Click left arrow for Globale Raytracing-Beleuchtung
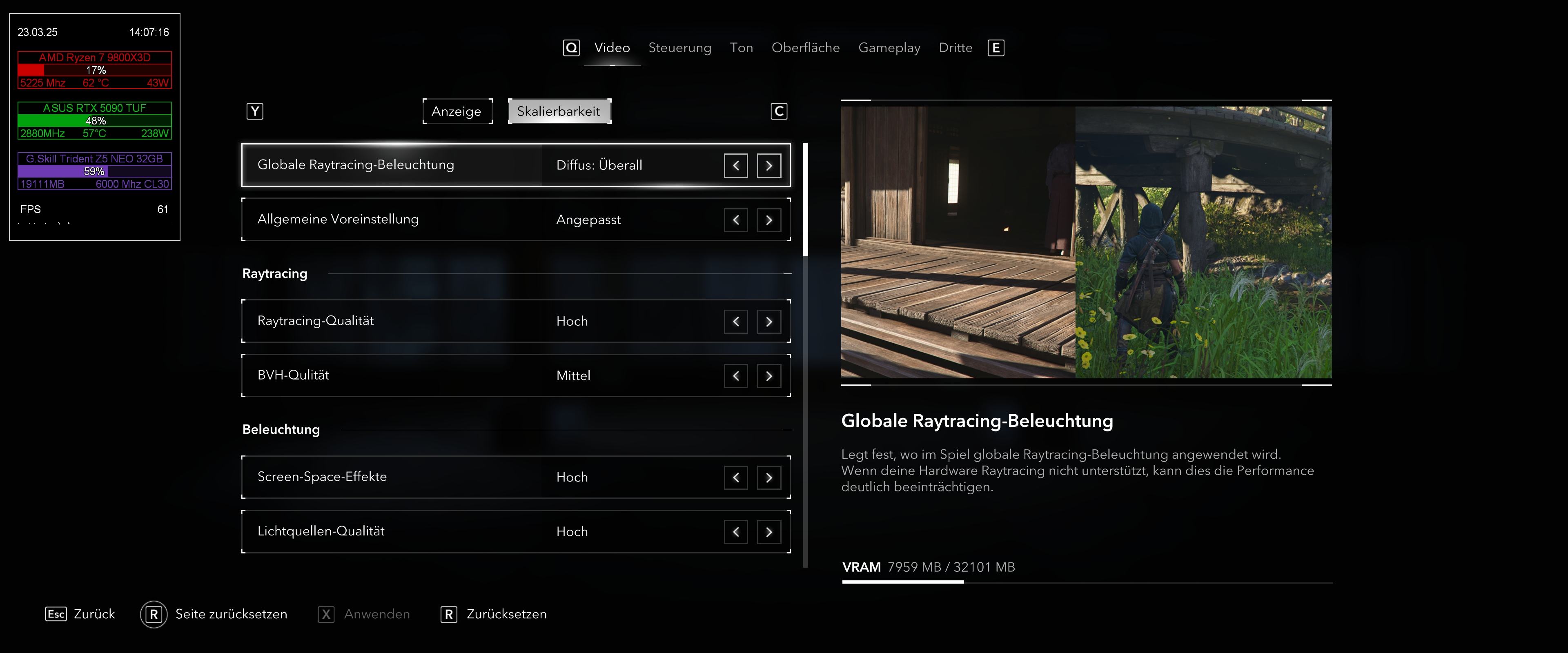This screenshot has height=653, width=1568. (735, 166)
